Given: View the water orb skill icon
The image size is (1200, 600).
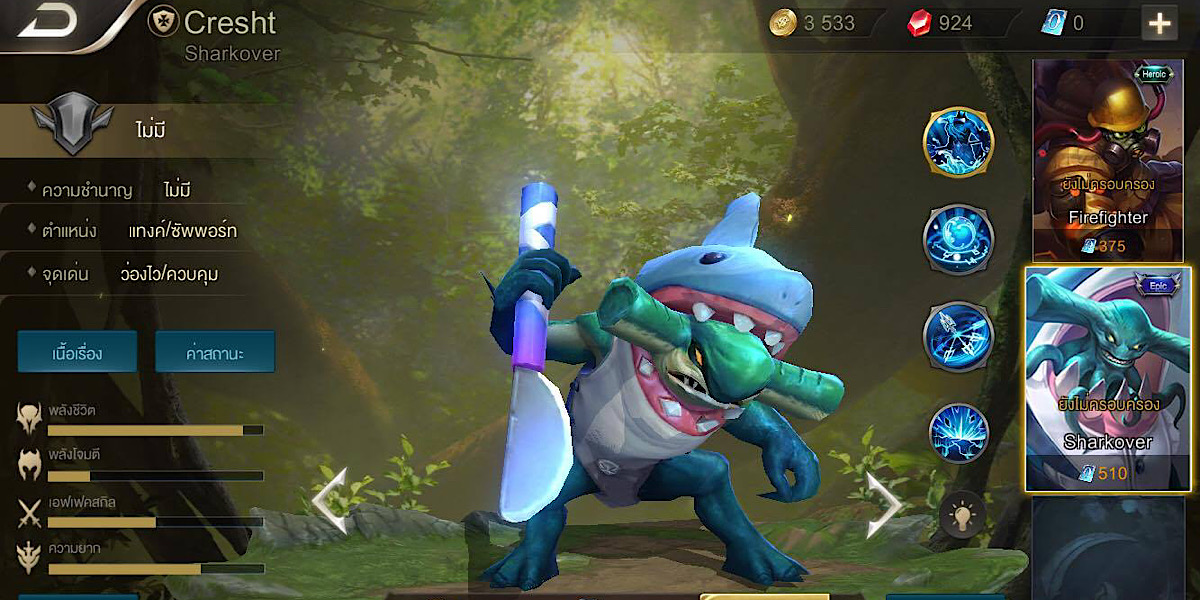Looking at the screenshot, I should coord(958,240).
